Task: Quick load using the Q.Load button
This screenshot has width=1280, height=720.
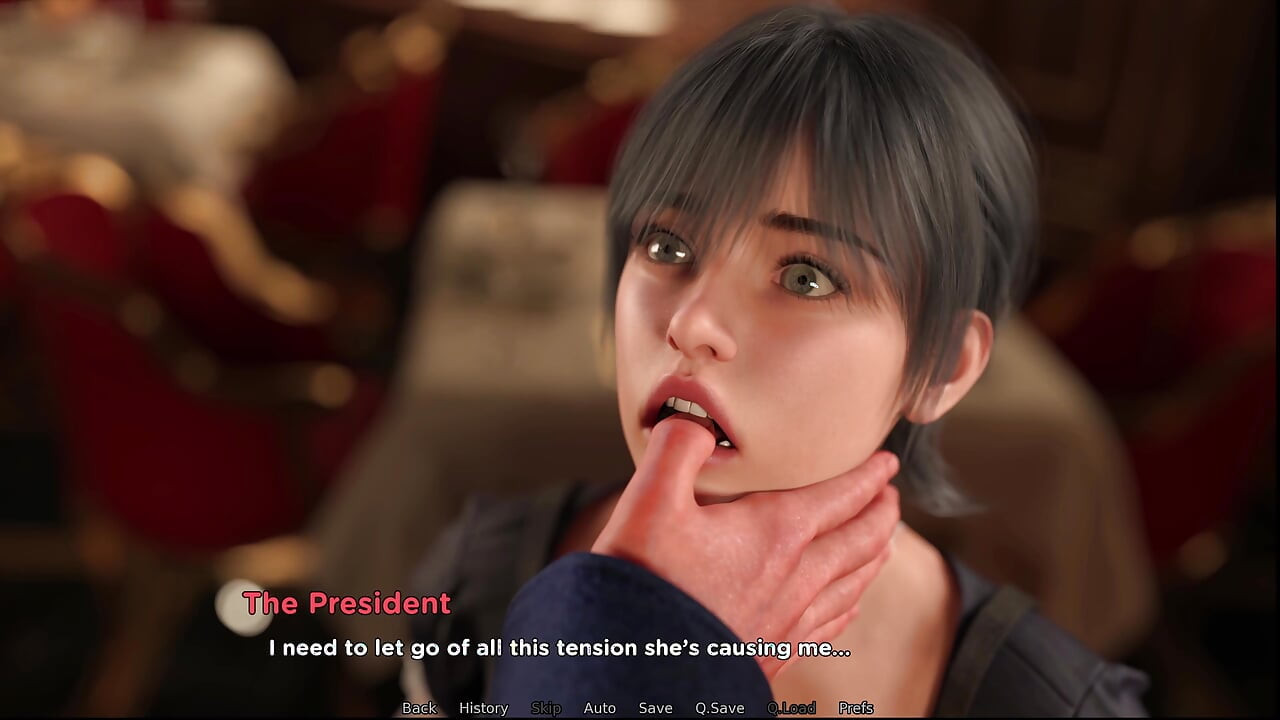Action: [x=791, y=708]
